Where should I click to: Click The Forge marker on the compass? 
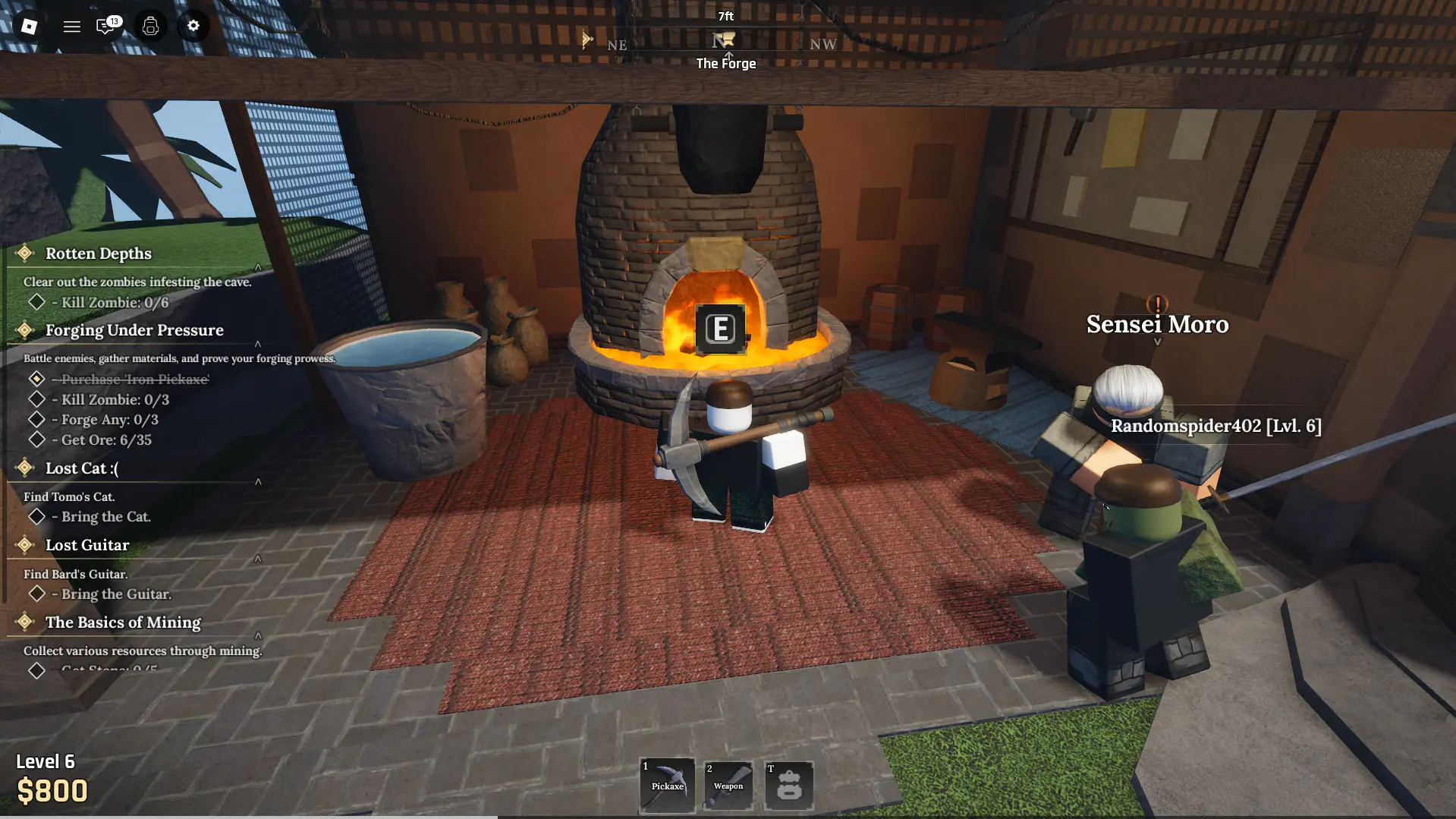(x=723, y=42)
